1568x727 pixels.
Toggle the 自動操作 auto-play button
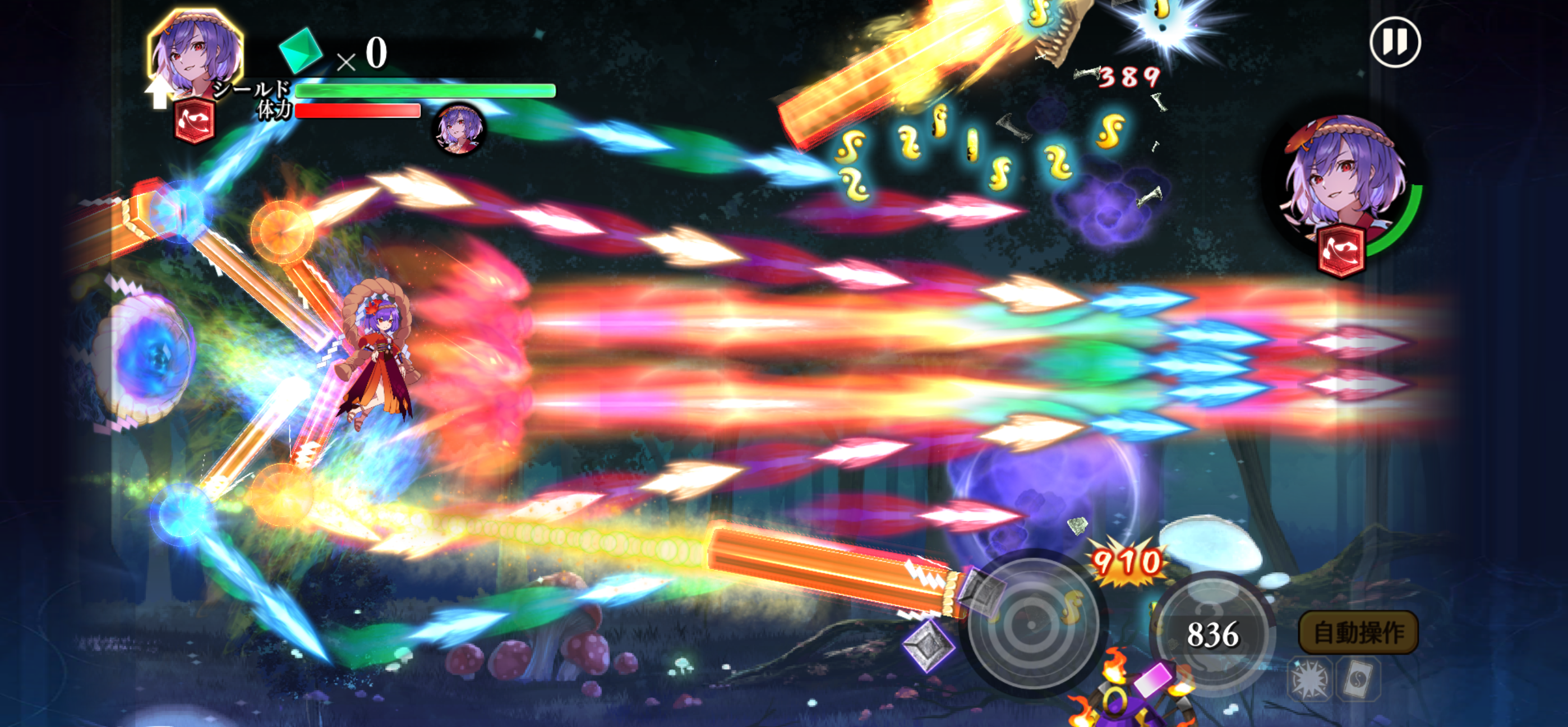click(x=1358, y=633)
